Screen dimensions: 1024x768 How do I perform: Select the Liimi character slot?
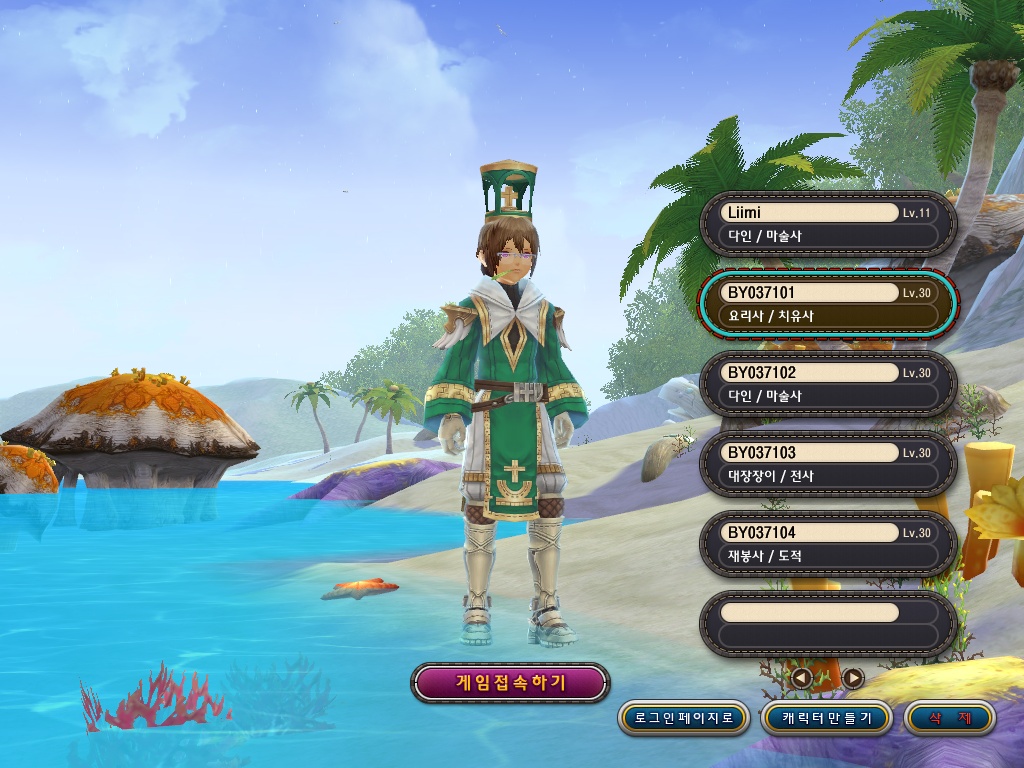click(x=828, y=224)
